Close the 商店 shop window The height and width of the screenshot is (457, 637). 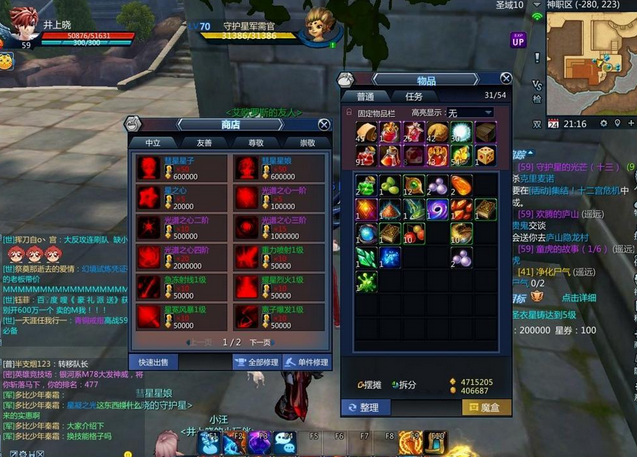tap(324, 124)
